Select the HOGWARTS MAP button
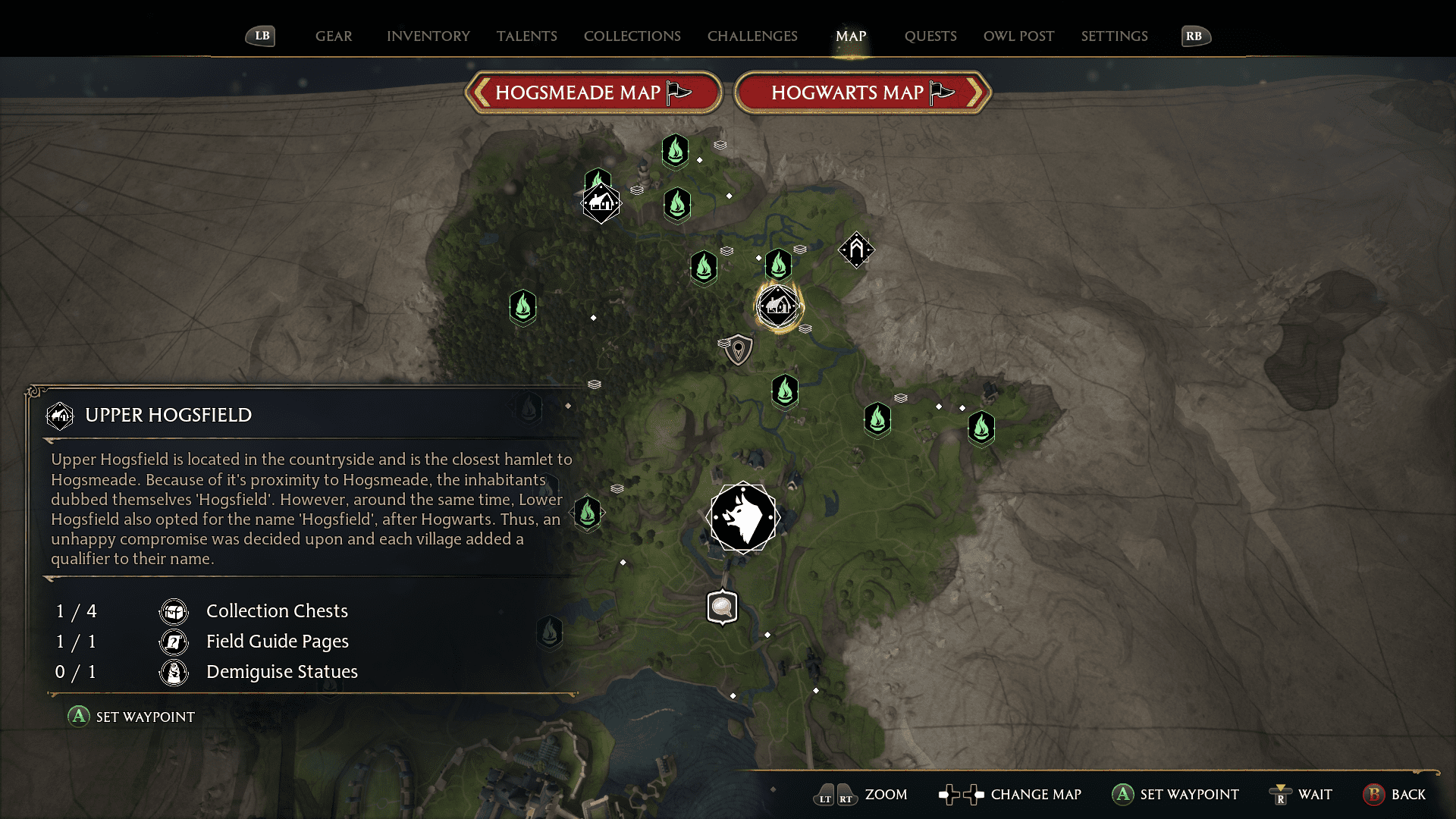Viewport: 1456px width, 819px height. coord(851,92)
